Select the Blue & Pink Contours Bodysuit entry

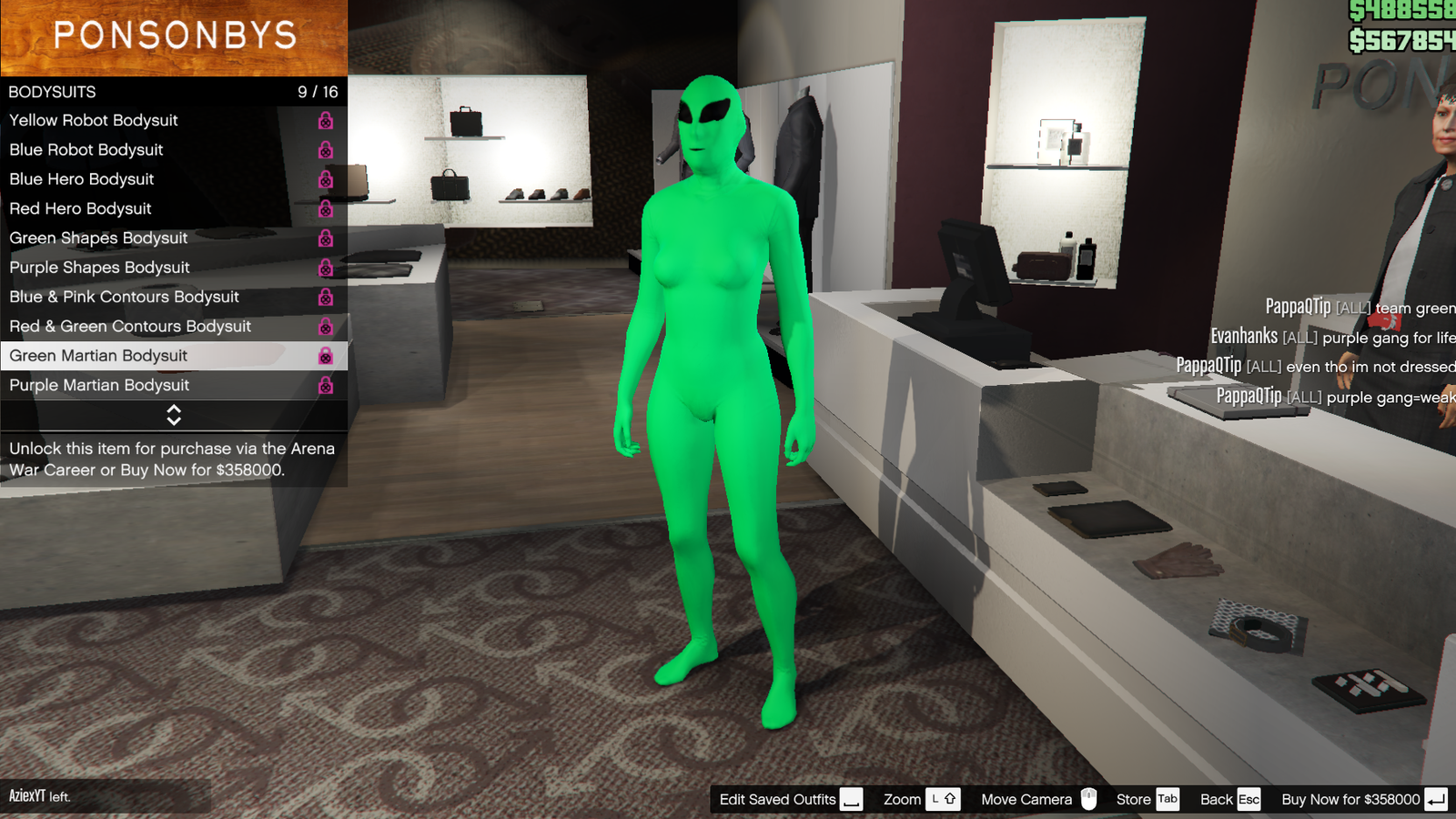click(125, 296)
